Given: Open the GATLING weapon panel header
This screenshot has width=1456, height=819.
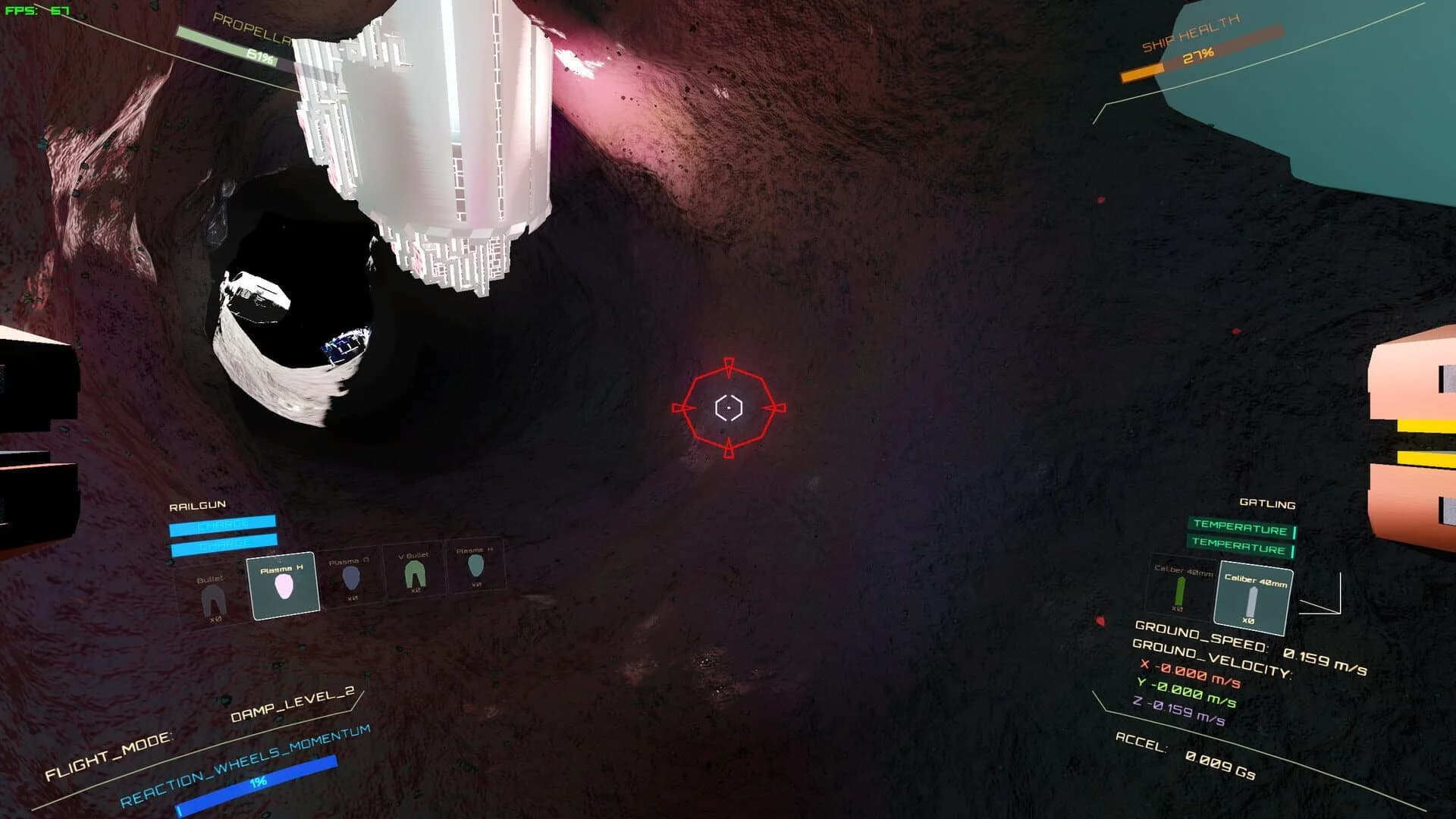Looking at the screenshot, I should pos(1268,504).
